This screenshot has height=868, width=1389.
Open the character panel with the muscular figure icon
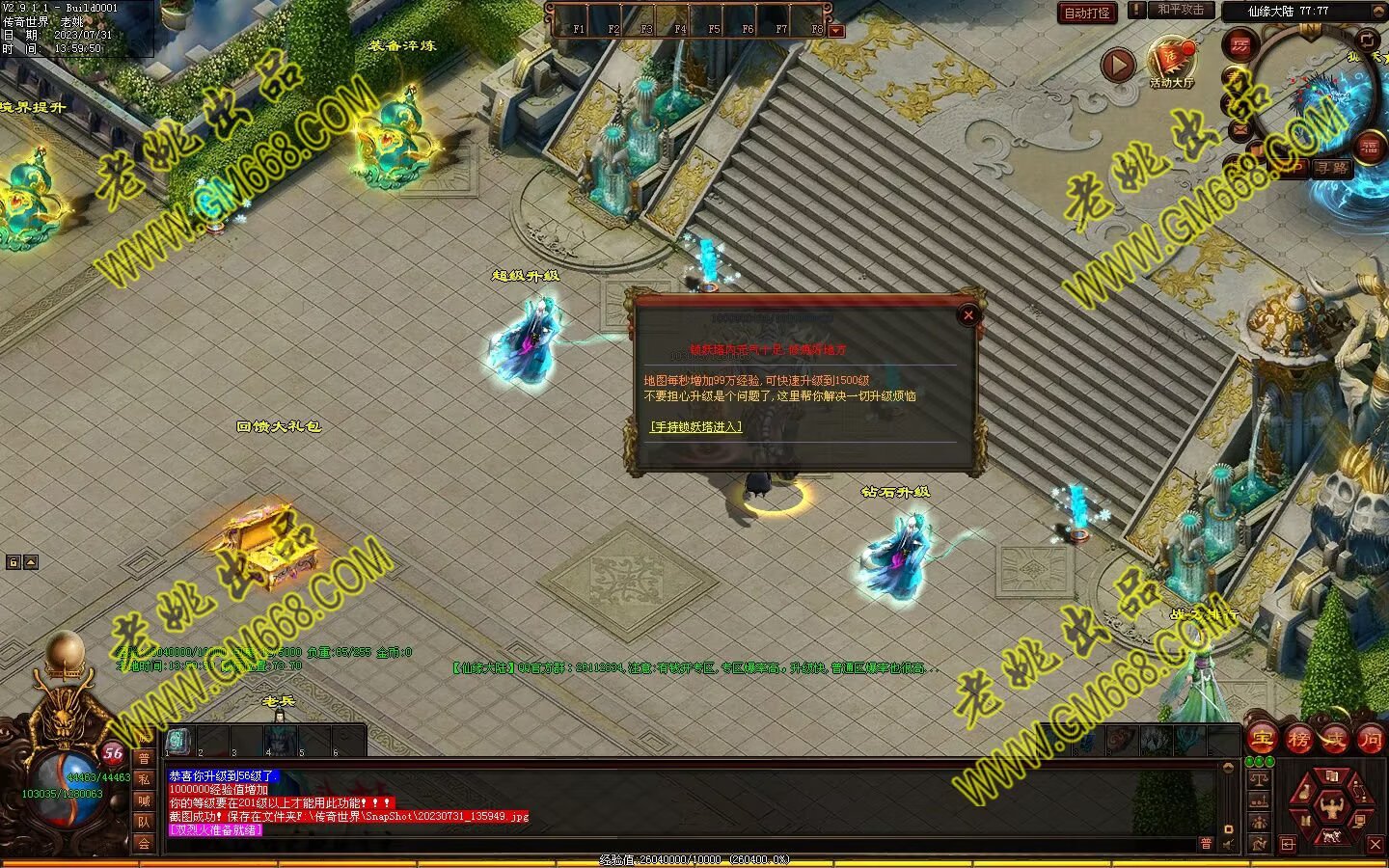pyautogui.click(x=1331, y=805)
